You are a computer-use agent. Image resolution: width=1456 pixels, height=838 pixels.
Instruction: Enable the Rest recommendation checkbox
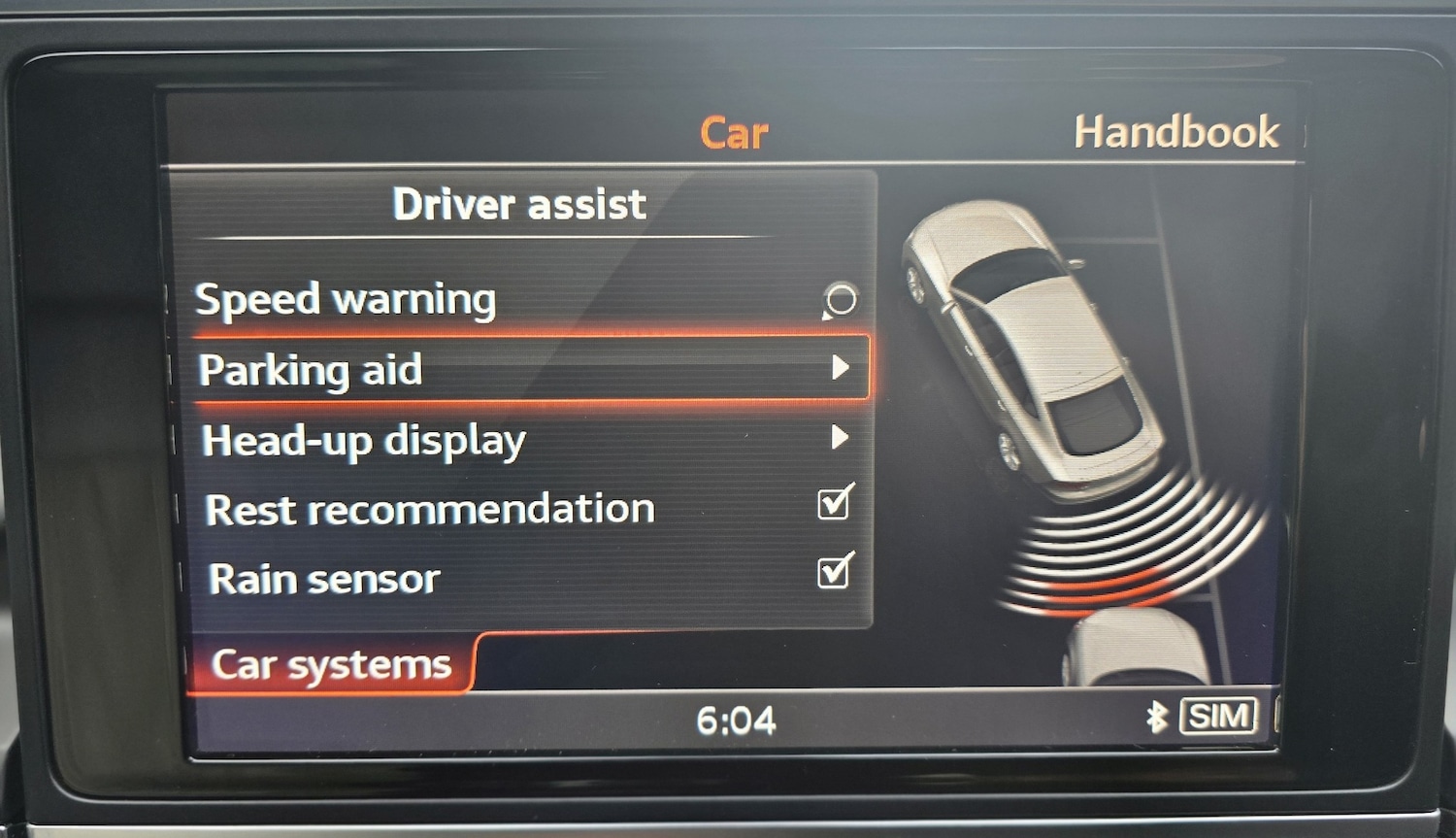click(833, 503)
